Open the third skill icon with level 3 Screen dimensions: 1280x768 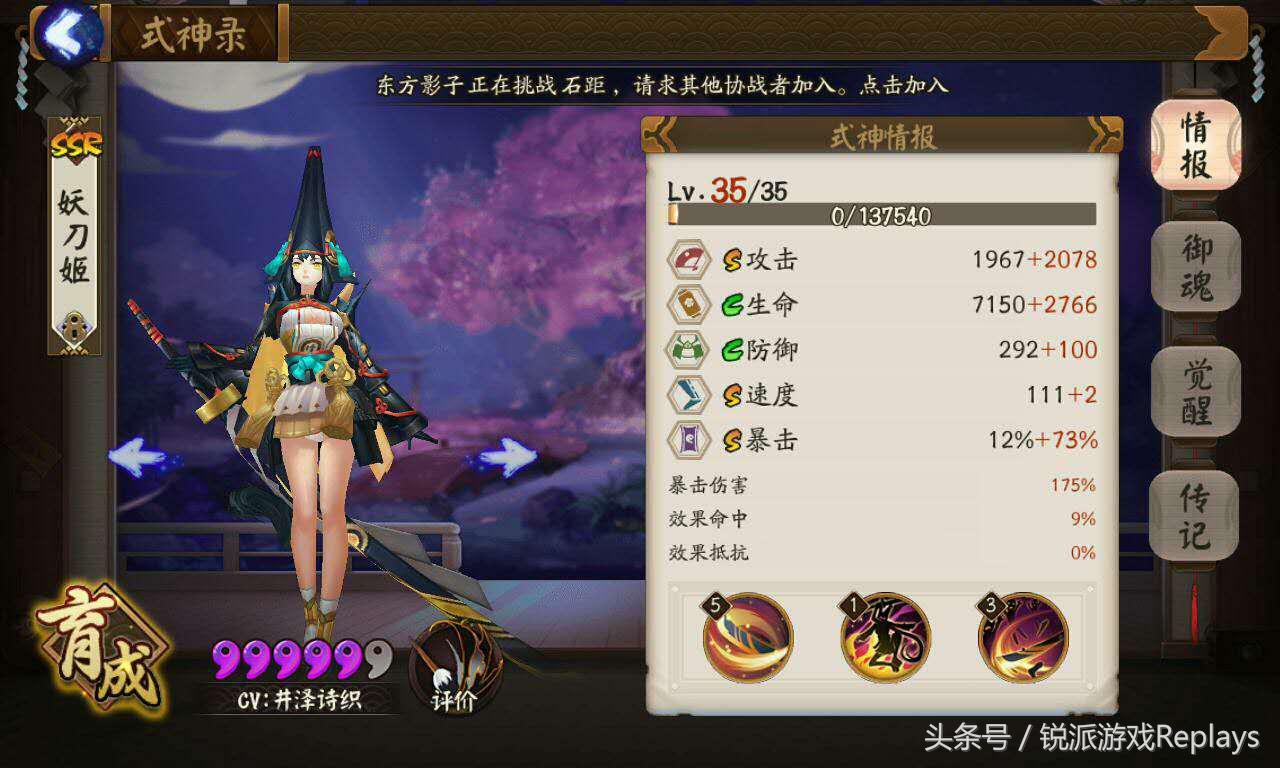tap(1022, 637)
